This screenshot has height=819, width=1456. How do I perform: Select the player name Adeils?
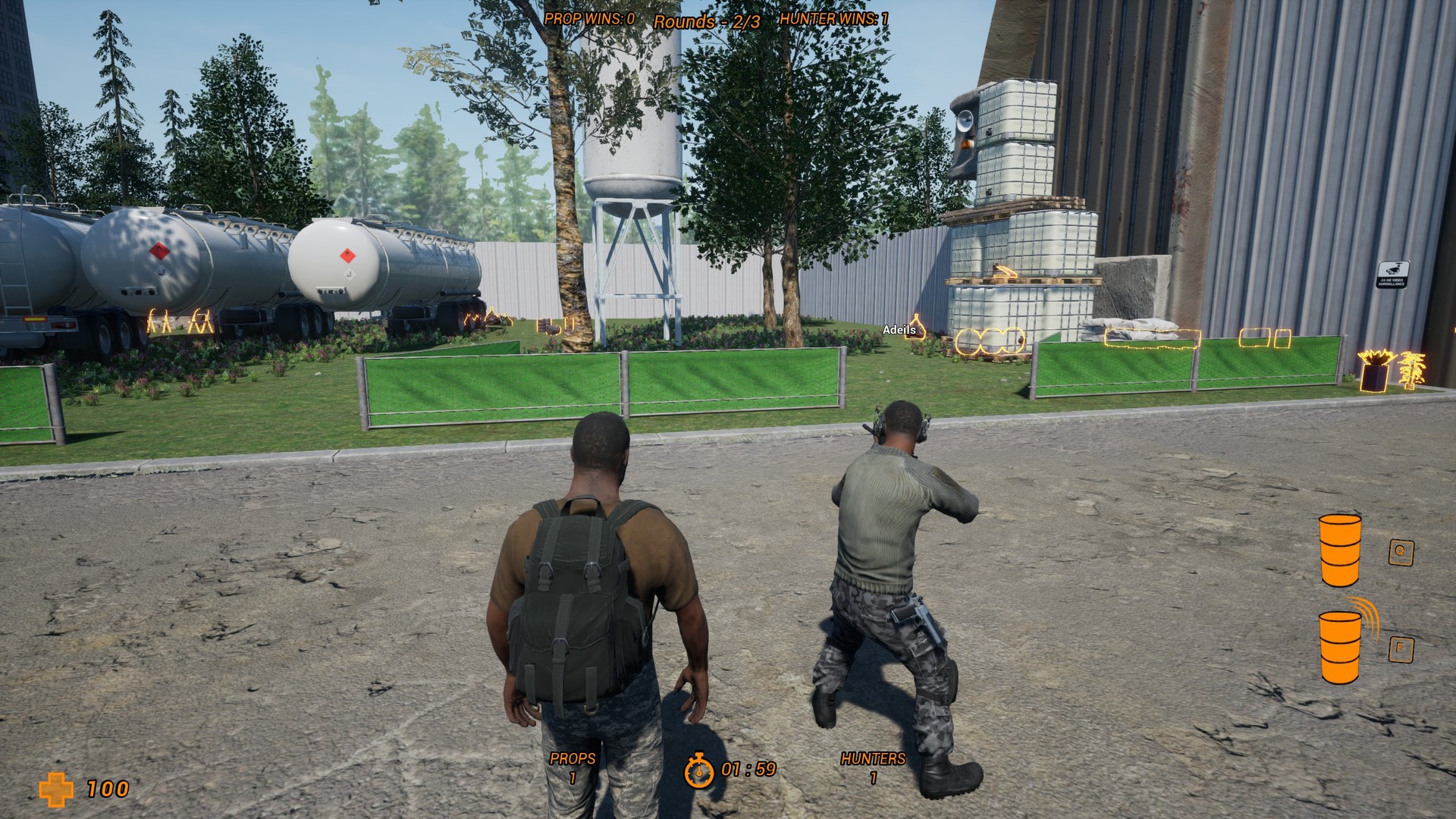tap(899, 330)
